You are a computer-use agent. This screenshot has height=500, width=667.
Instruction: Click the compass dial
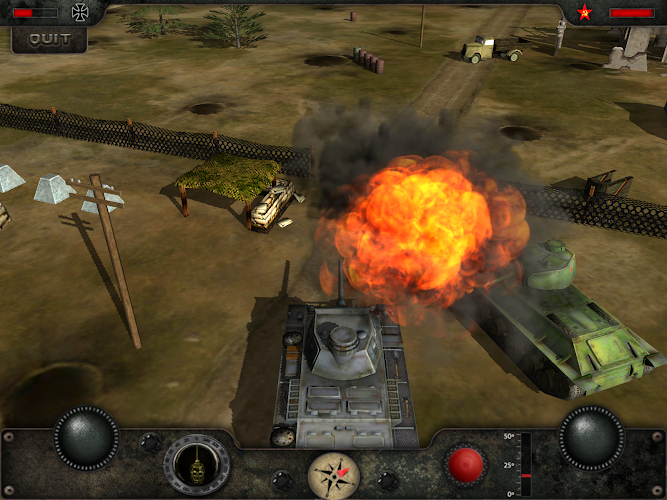point(333,474)
